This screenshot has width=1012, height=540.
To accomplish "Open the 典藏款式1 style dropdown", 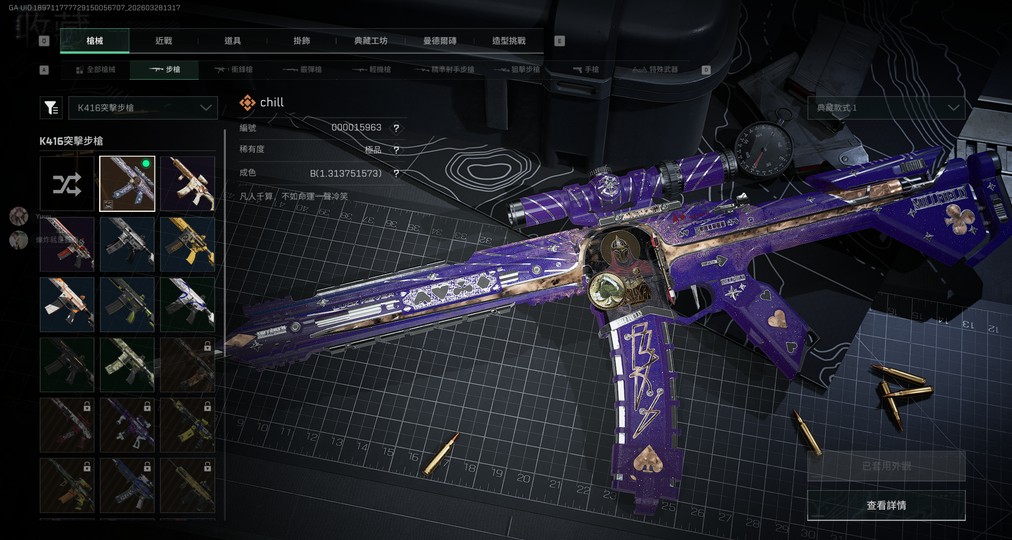I will point(886,107).
